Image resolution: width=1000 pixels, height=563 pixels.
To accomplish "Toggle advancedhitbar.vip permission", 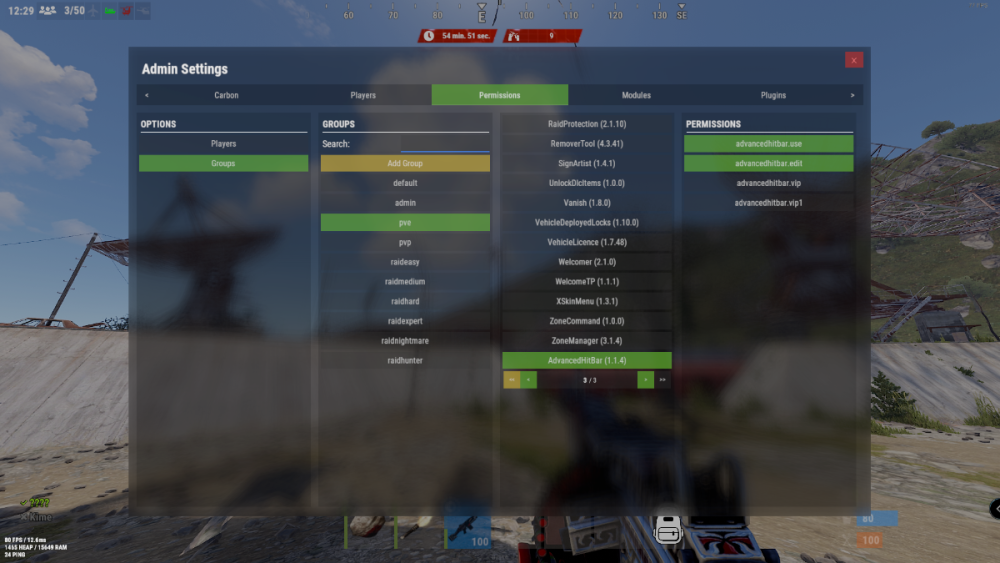I will pyautogui.click(x=768, y=183).
